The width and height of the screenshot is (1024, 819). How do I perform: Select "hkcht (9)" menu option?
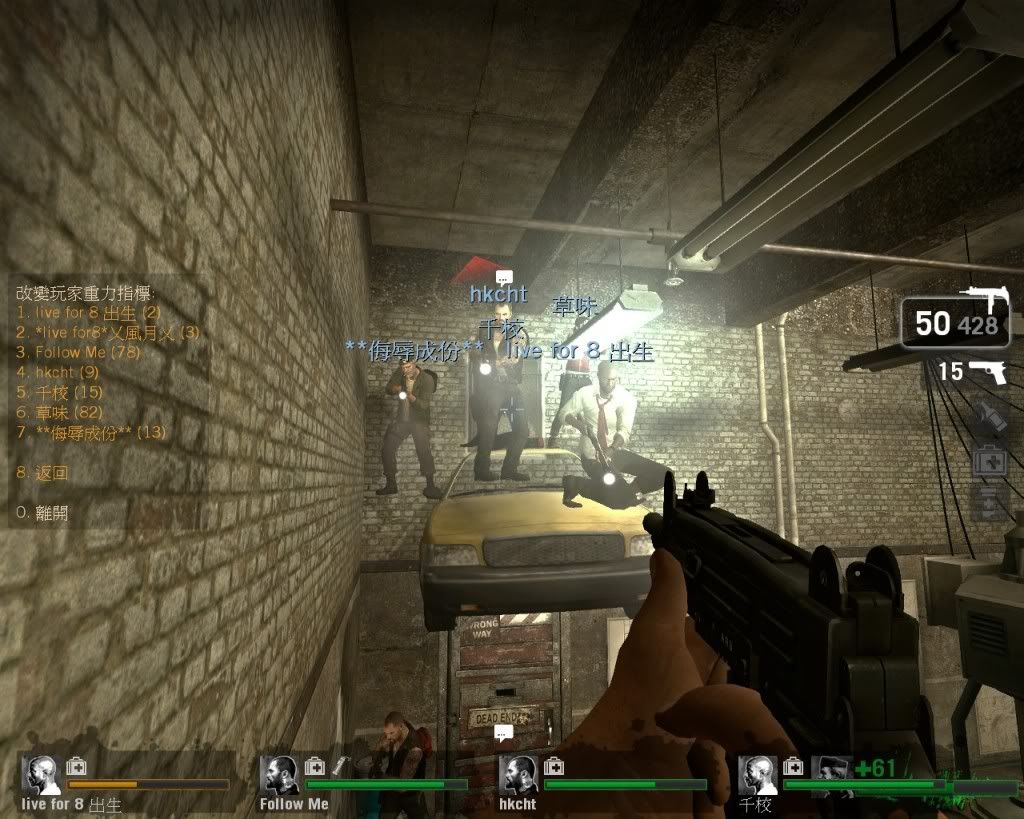click(57, 372)
